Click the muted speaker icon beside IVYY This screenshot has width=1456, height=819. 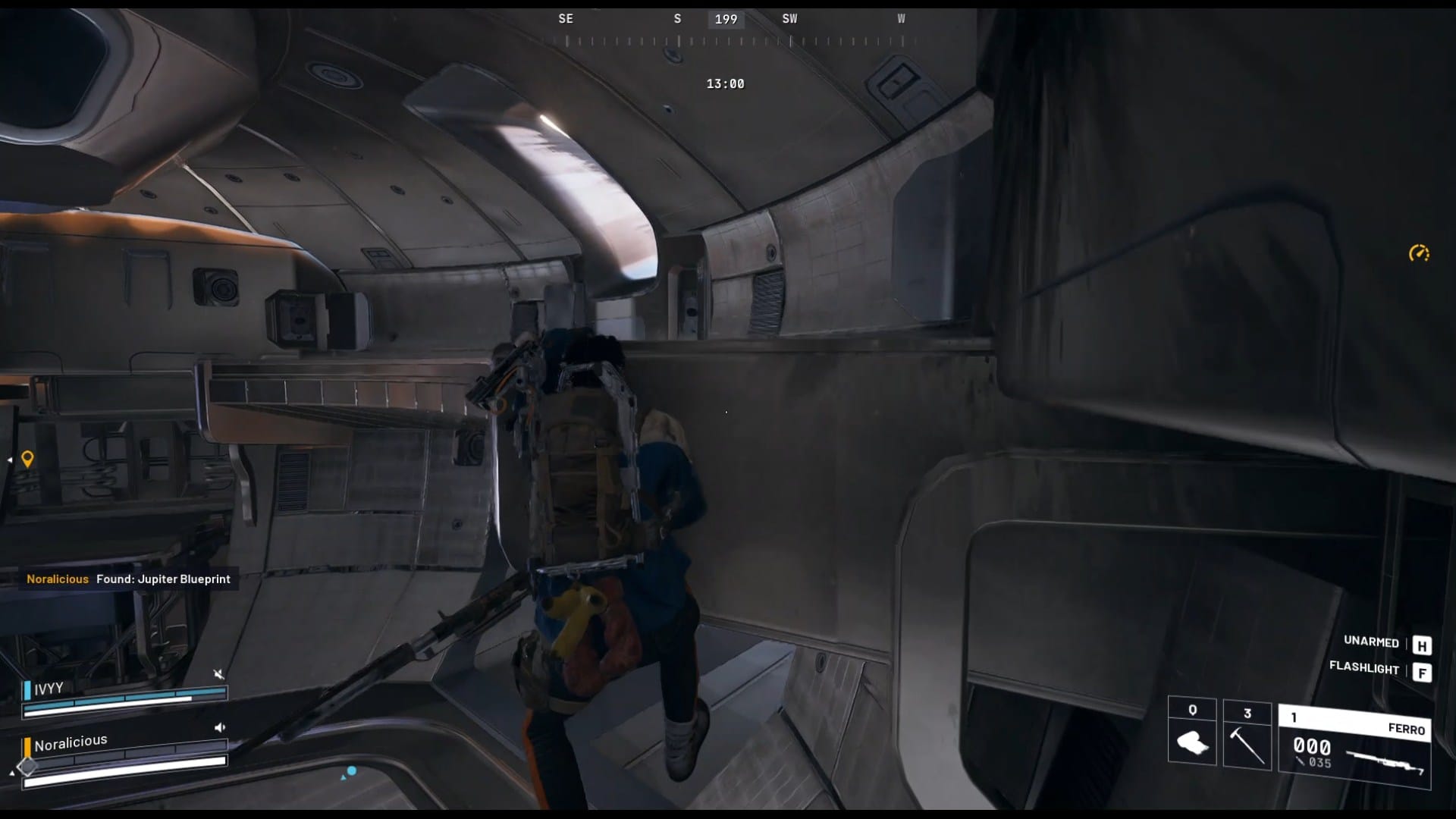point(218,674)
